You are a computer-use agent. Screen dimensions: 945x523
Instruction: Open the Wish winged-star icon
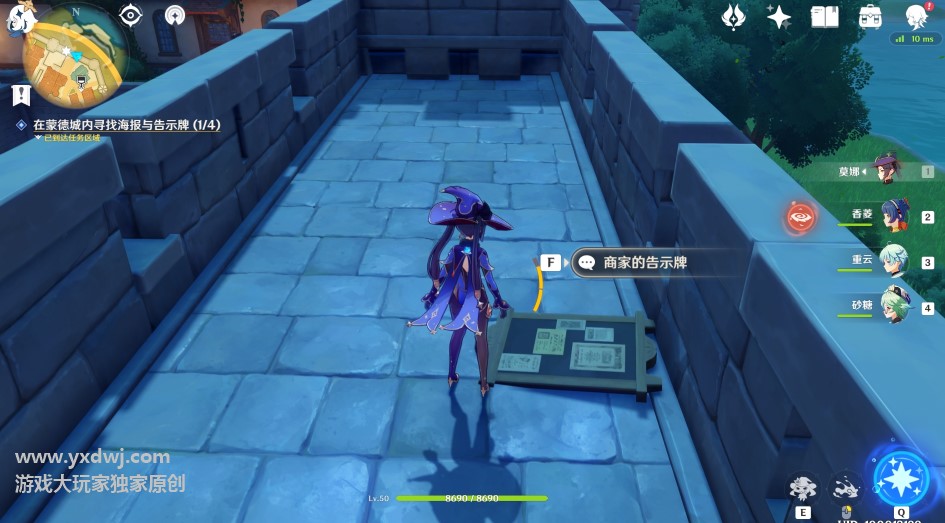click(736, 16)
